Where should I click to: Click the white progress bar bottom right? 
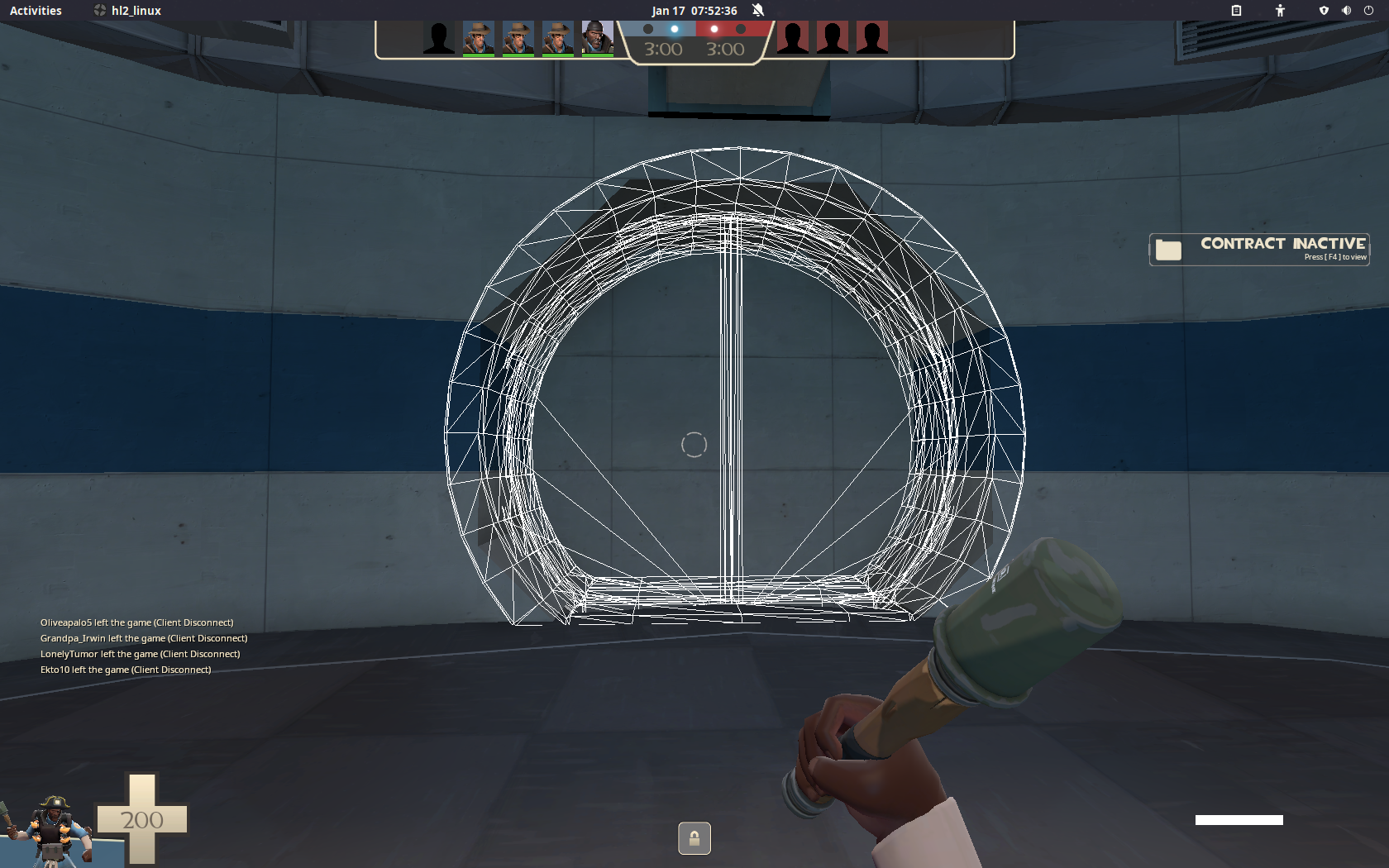coord(1239,821)
